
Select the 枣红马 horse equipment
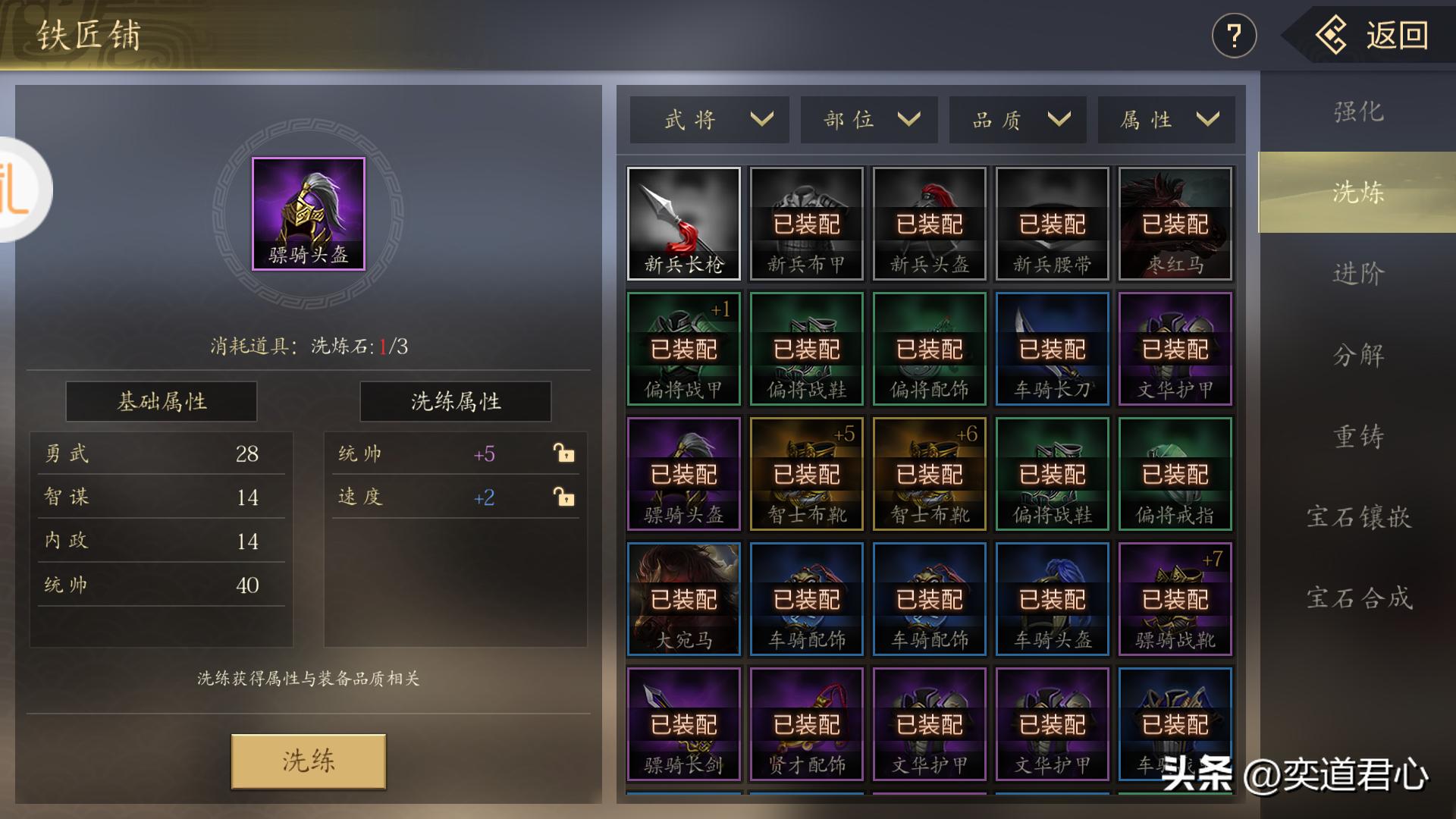[1174, 222]
